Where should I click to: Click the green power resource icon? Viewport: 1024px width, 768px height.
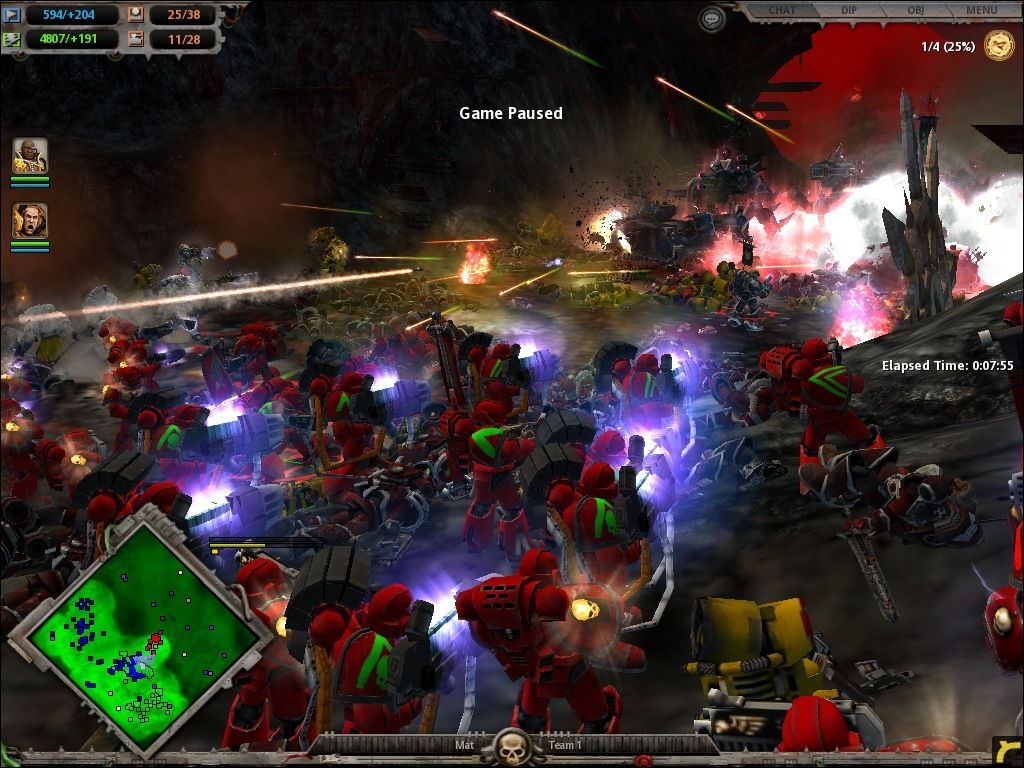click(x=13, y=40)
